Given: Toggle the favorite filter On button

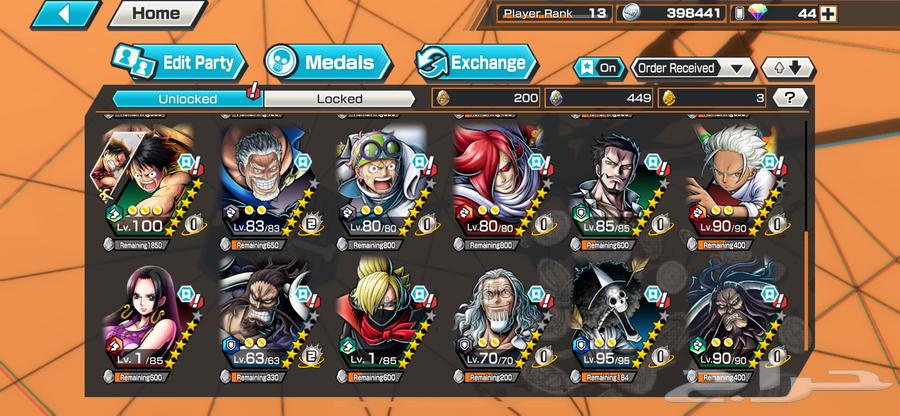Looking at the screenshot, I should [598, 68].
